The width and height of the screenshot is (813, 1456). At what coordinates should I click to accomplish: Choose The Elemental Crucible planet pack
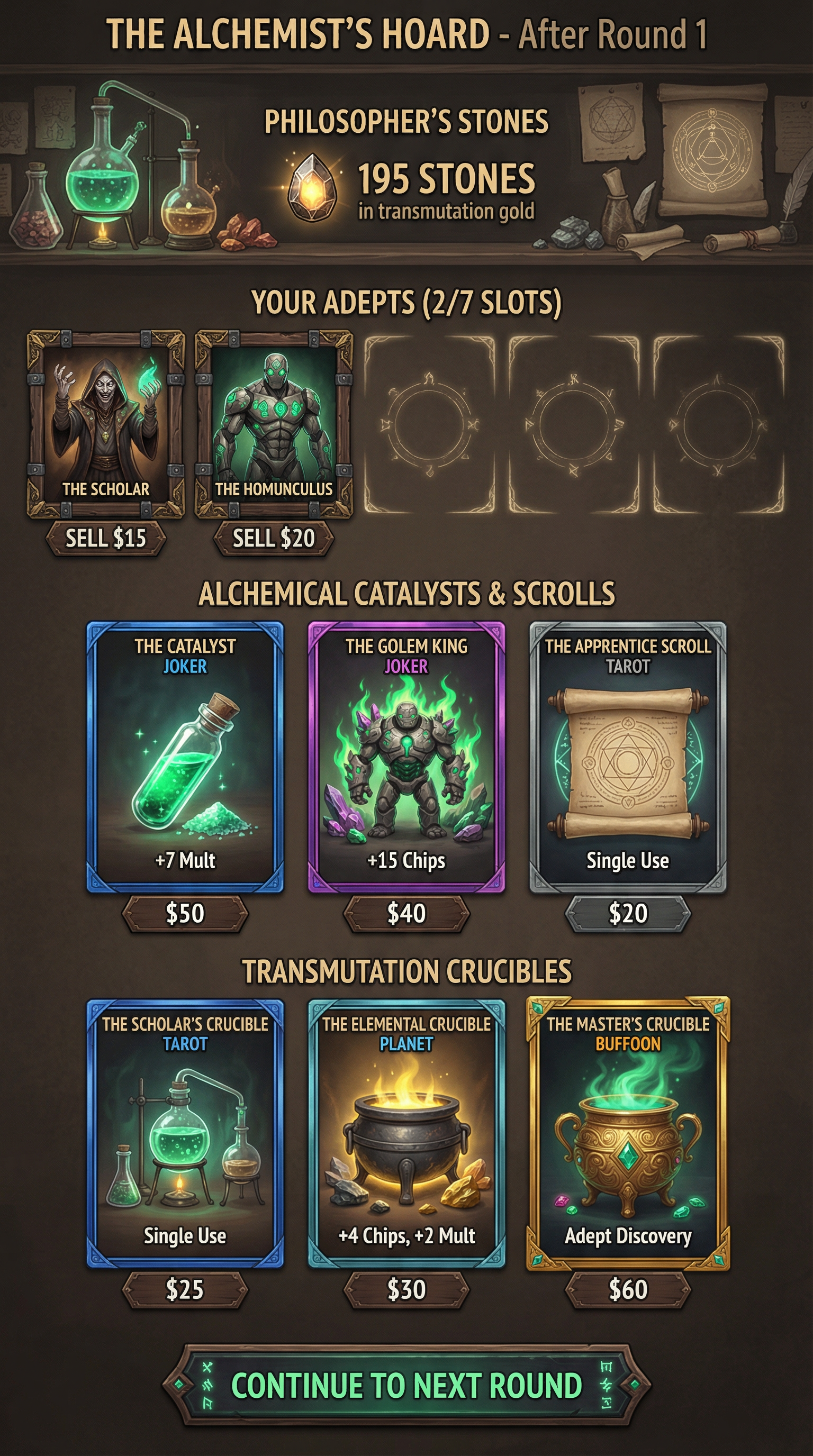[x=406, y=1133]
